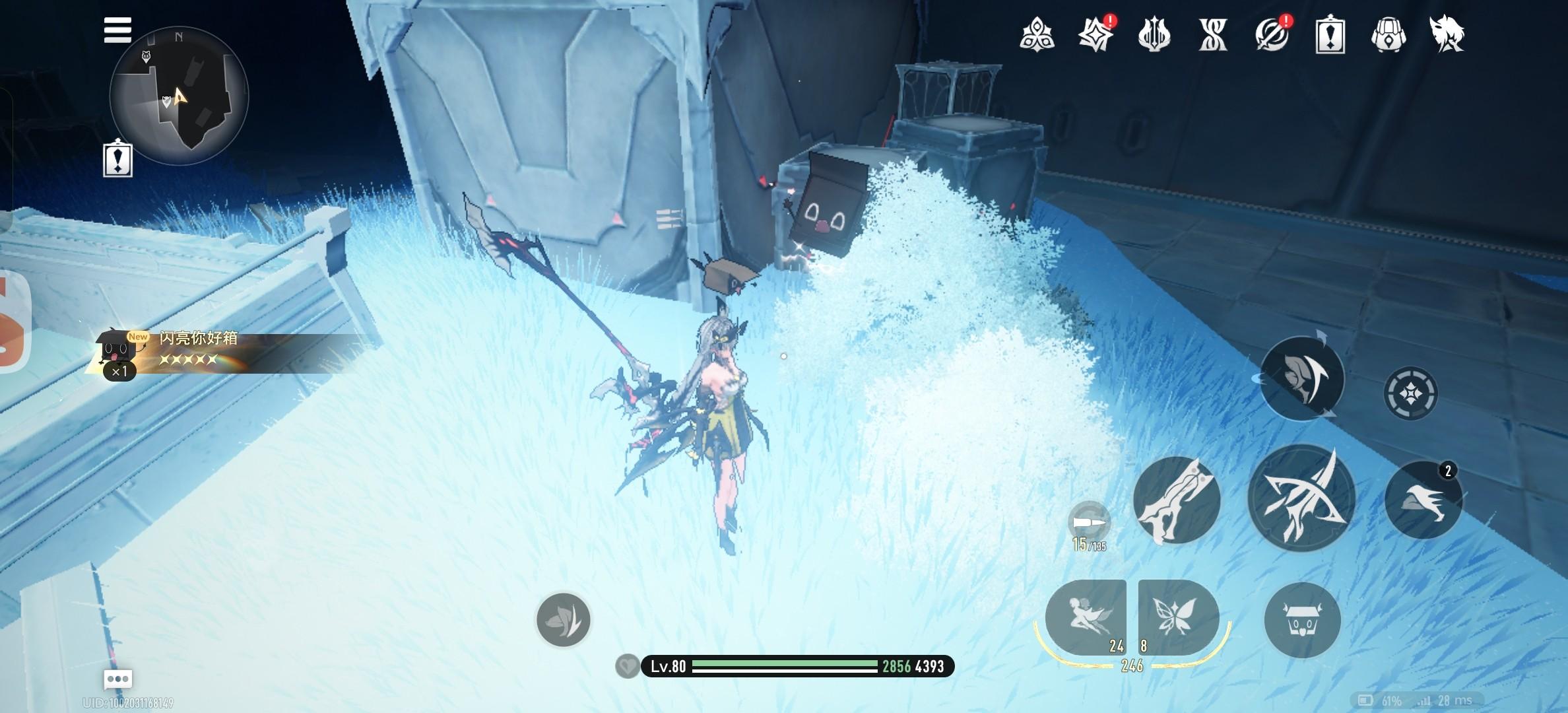Toggle the target lock-on crosshair button
The image size is (1568, 713).
pos(1410,394)
